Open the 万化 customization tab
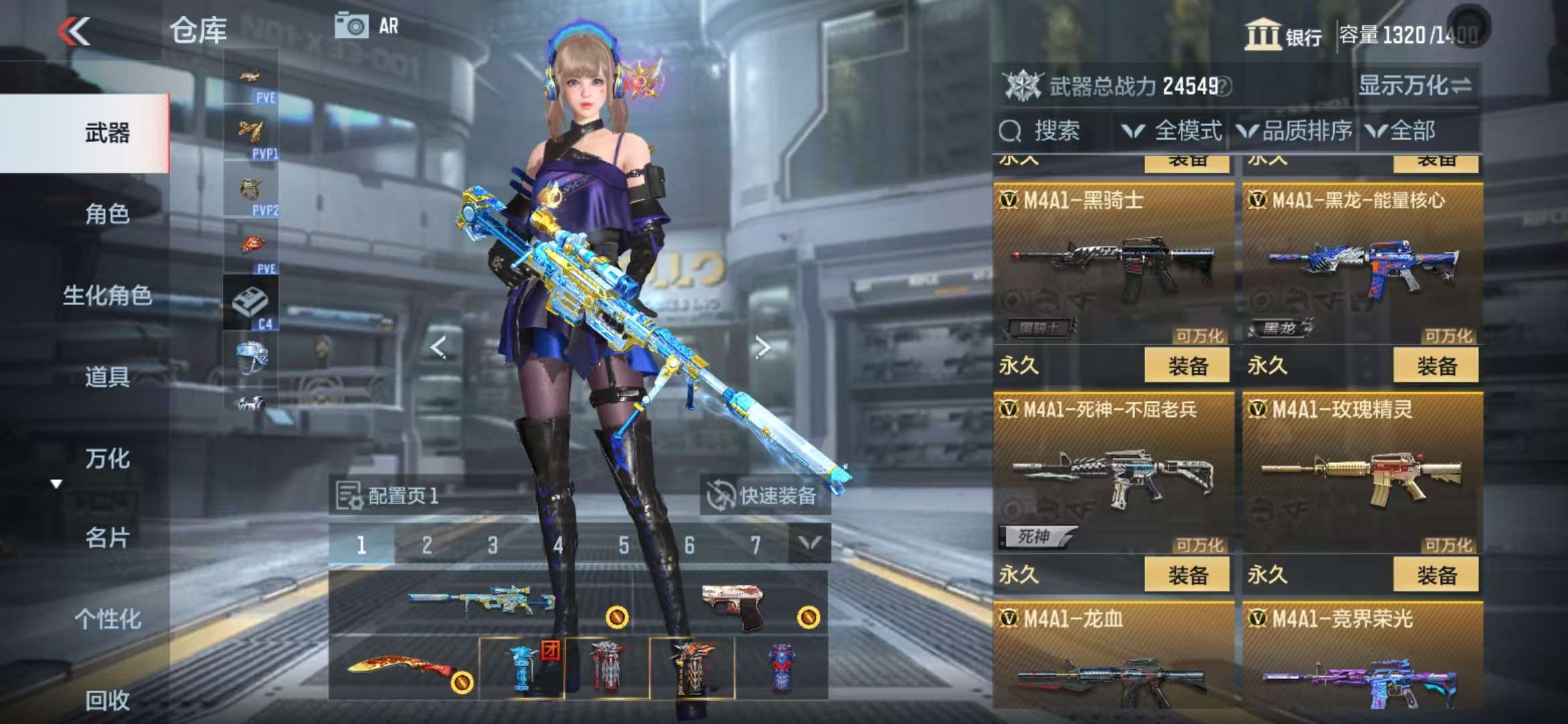This screenshot has width=1568, height=724. (x=107, y=459)
